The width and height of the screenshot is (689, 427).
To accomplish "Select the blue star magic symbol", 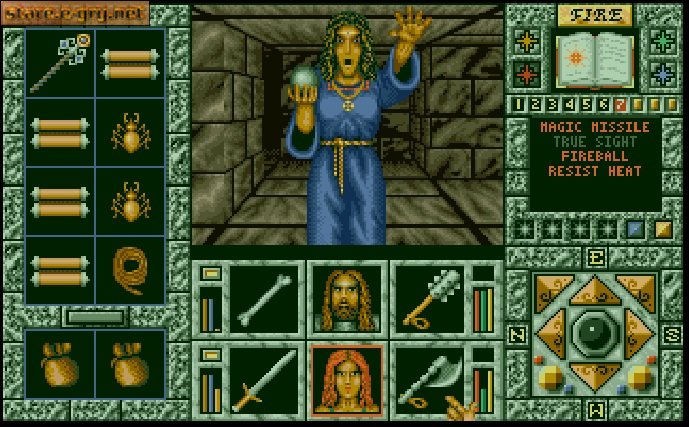I will click(x=661, y=73).
